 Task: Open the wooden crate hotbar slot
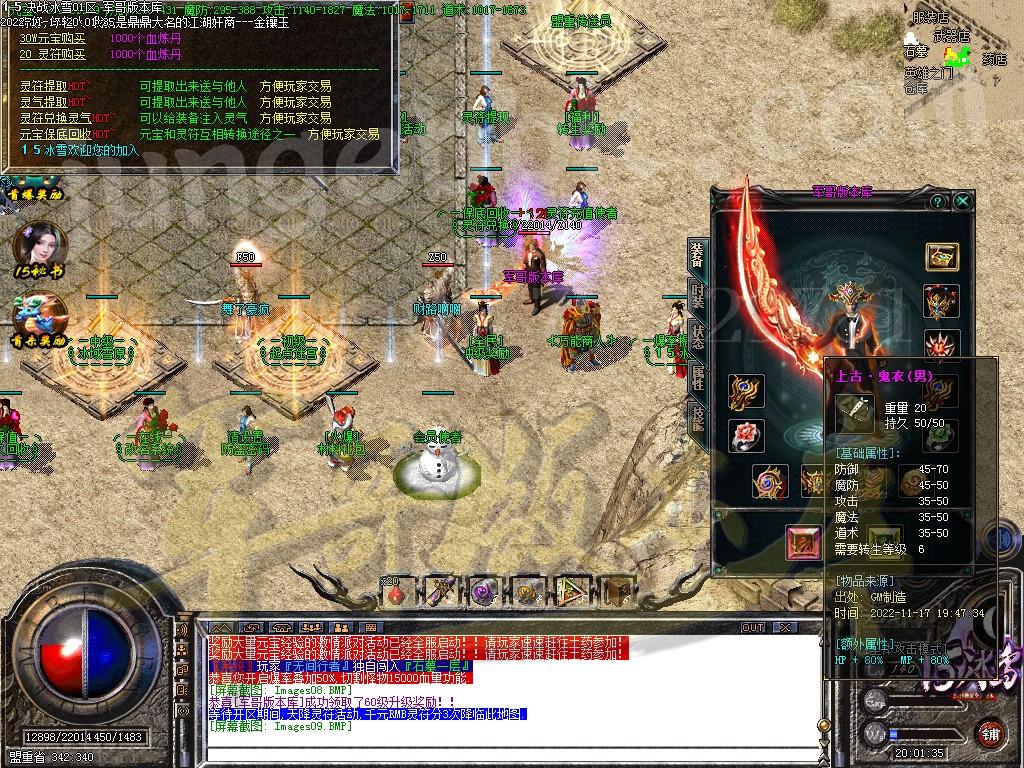[x=616, y=592]
